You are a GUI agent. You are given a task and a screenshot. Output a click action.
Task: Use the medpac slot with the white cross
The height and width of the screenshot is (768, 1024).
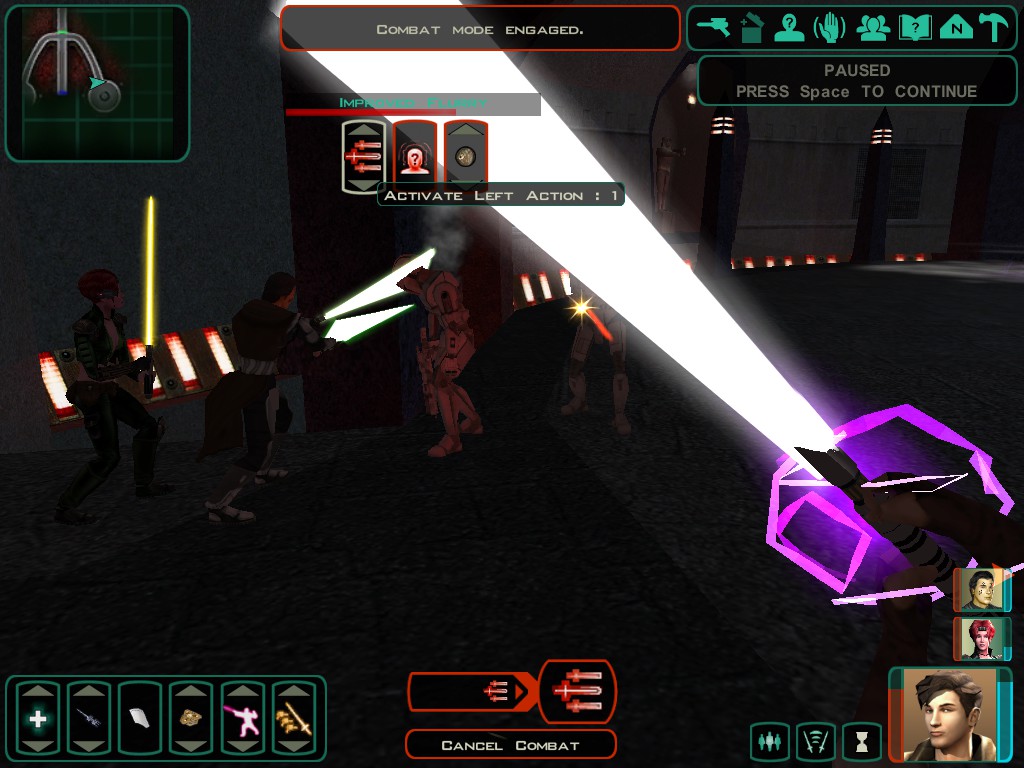click(38, 718)
